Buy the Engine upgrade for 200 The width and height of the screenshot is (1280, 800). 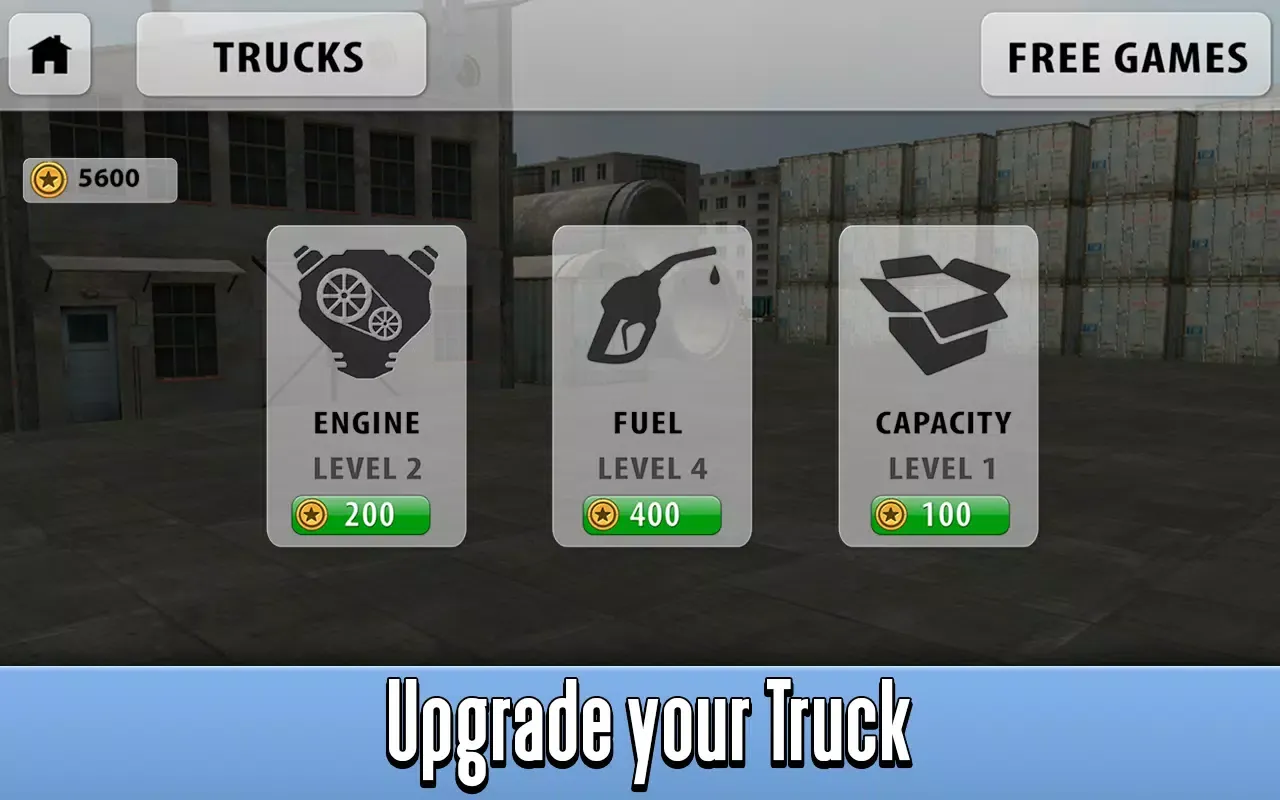click(361, 515)
